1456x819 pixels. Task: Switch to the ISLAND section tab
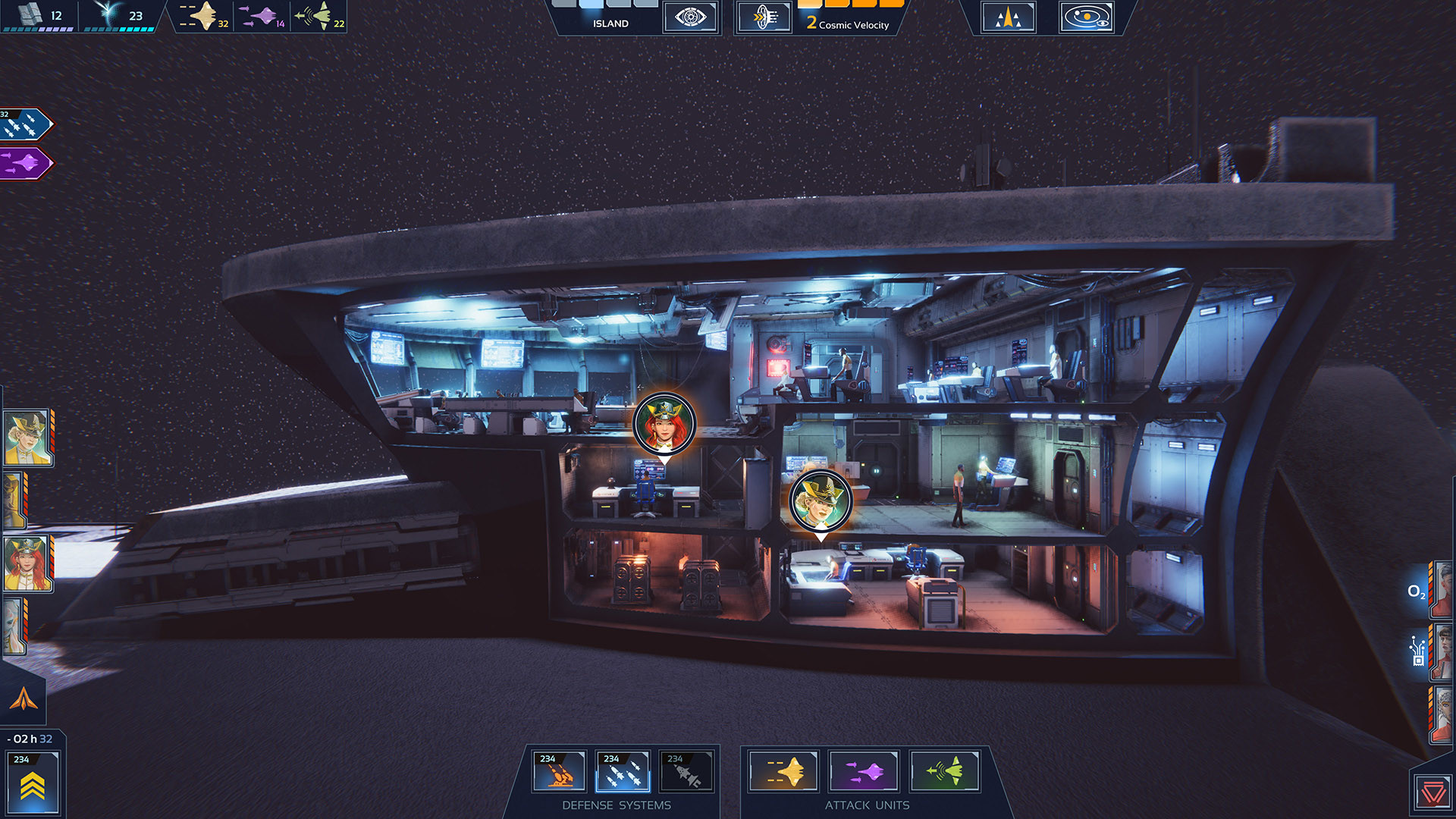coord(610,23)
